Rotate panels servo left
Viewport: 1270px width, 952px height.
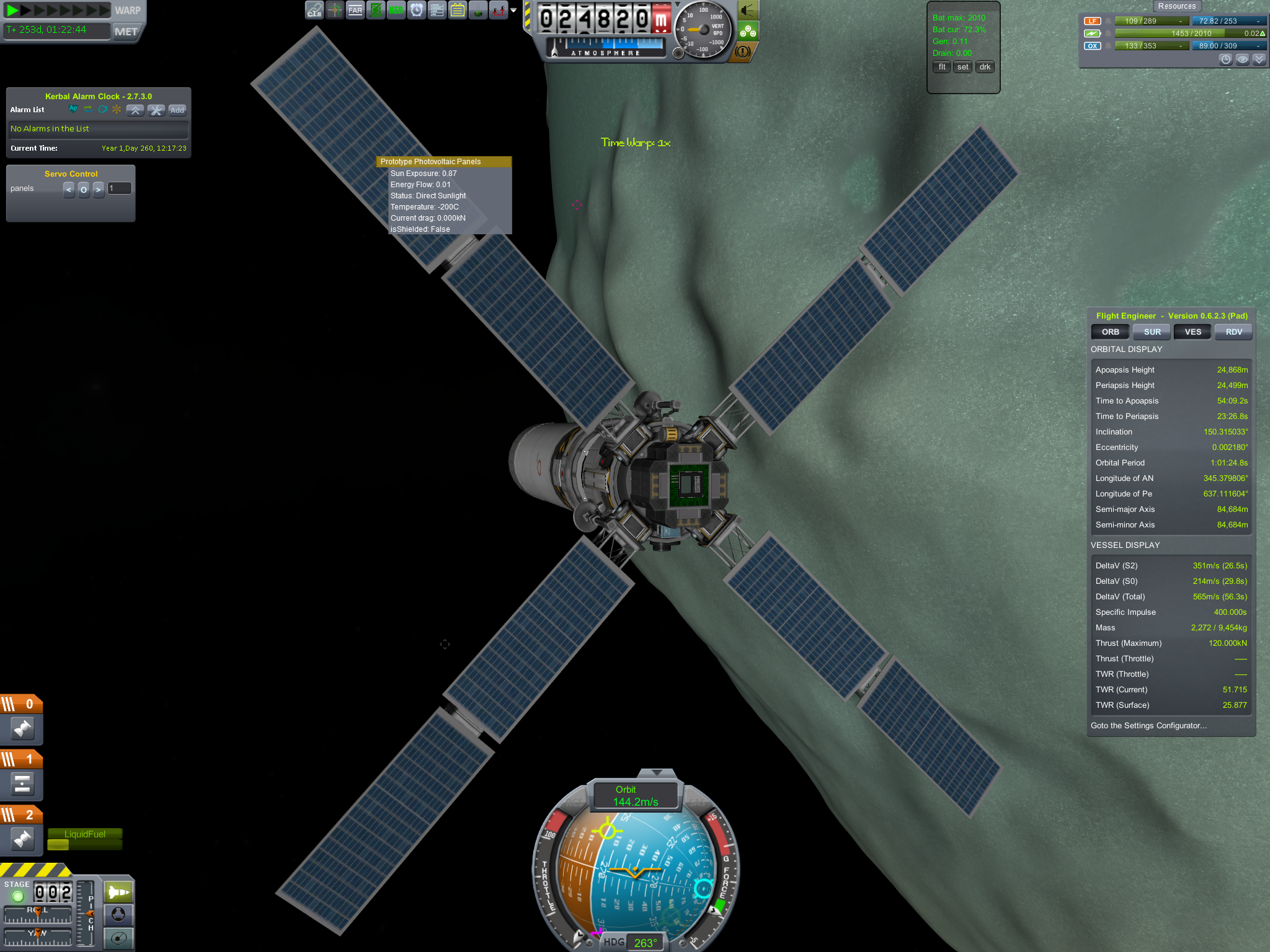tap(69, 189)
